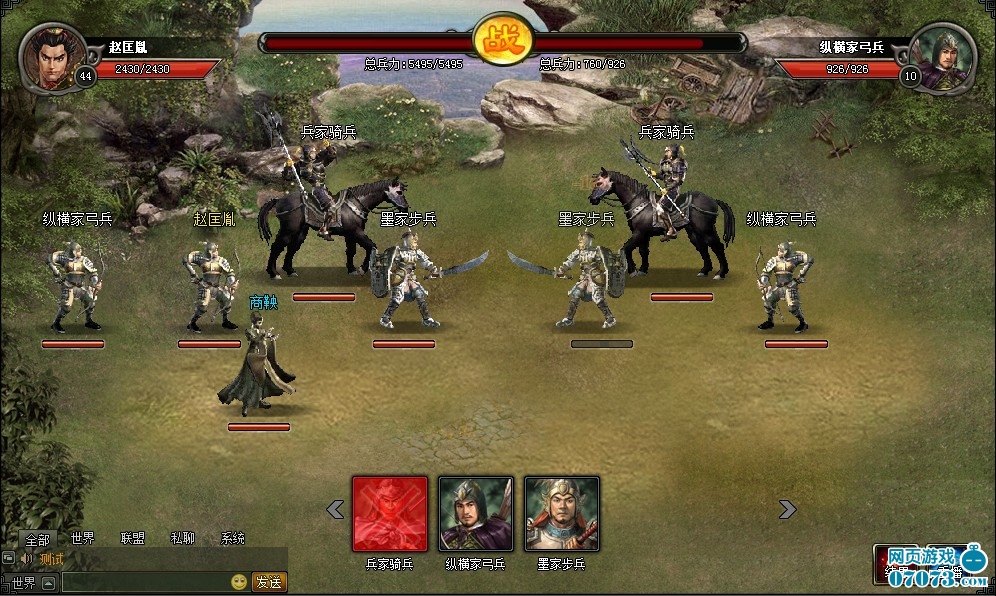Viewport: 996px width, 596px height.
Task: Open the smiley emoji picker
Action: click(239, 582)
